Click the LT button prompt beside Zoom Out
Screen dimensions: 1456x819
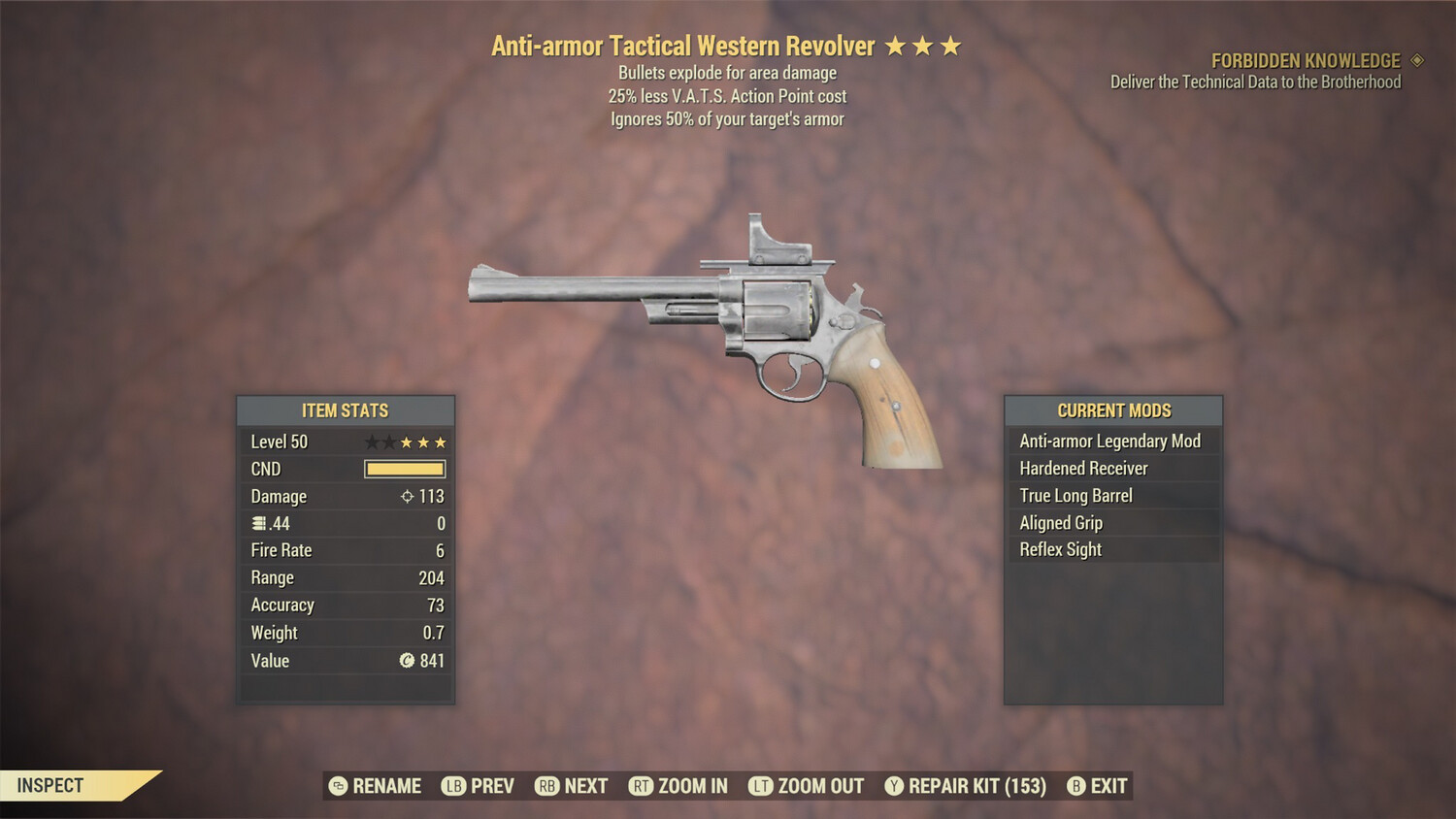(x=760, y=786)
